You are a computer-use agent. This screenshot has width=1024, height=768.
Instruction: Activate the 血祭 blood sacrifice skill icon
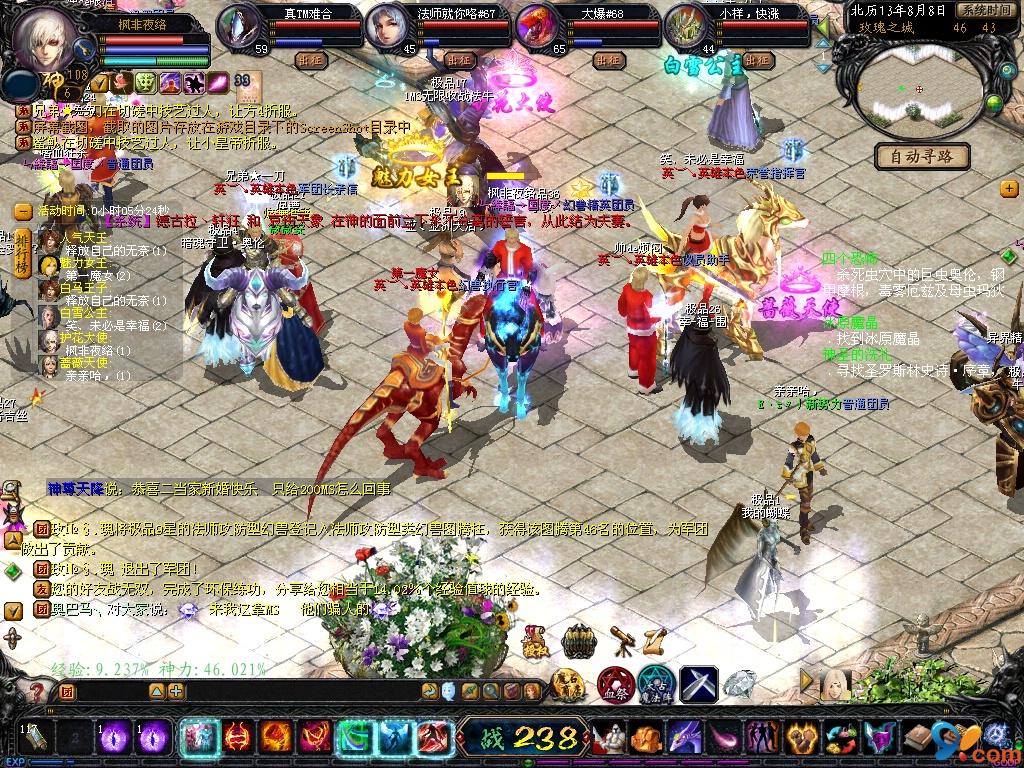tap(614, 685)
